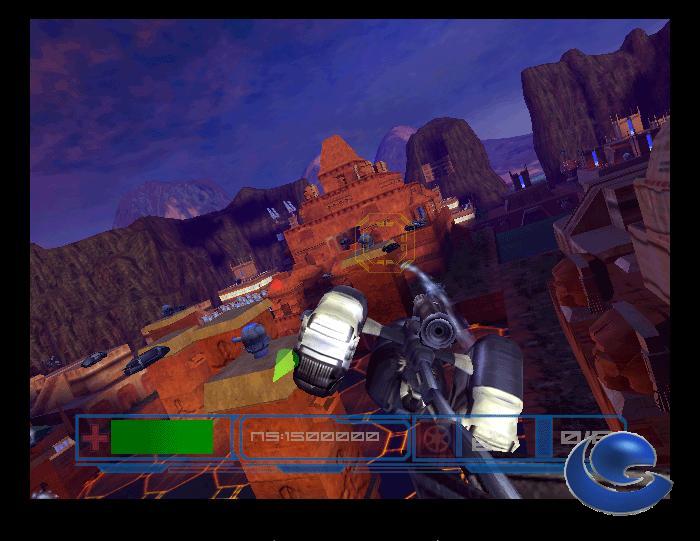Click the blue G logo emblem

click(x=610, y=468)
